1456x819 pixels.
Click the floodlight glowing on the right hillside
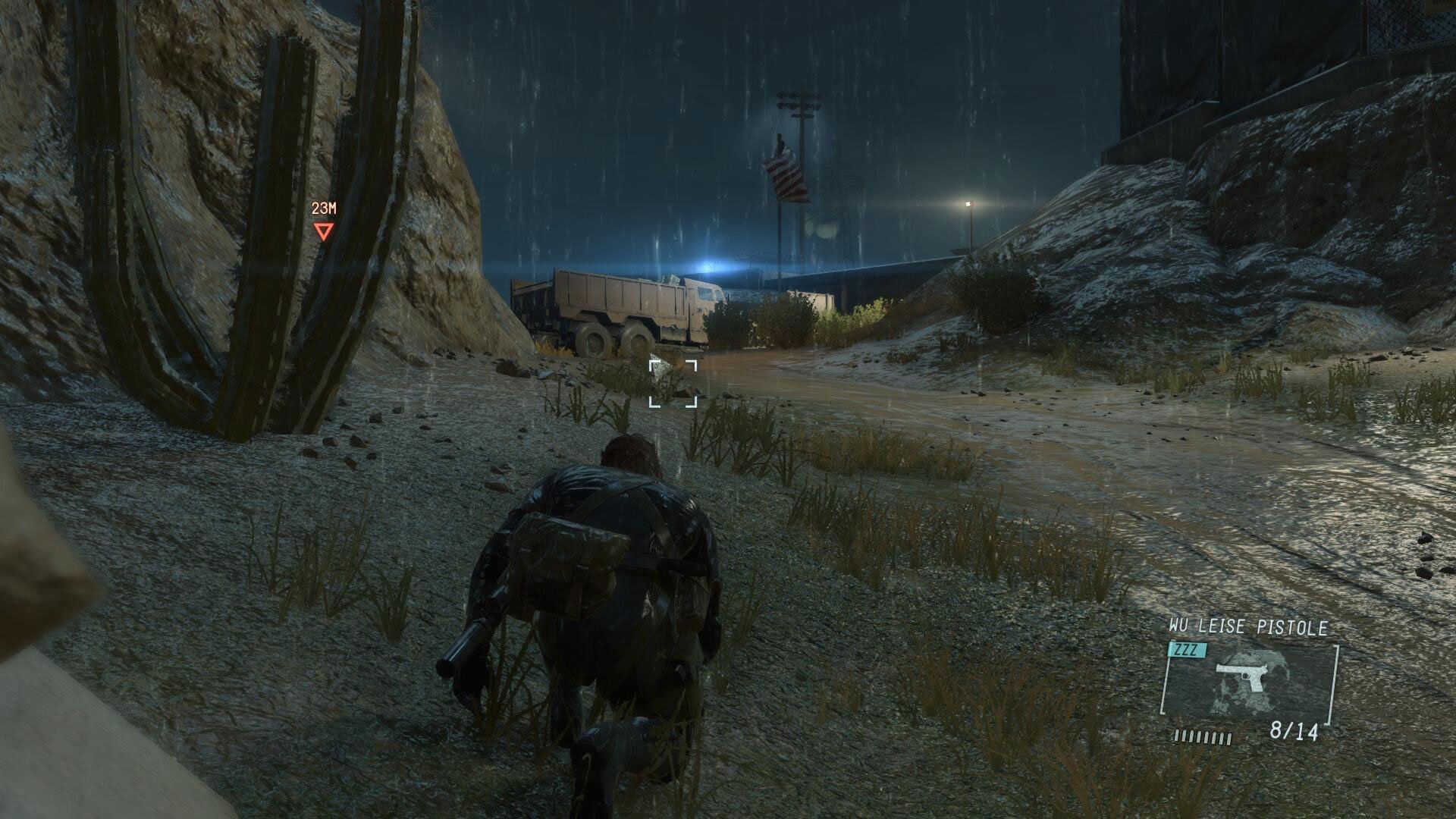(967, 205)
